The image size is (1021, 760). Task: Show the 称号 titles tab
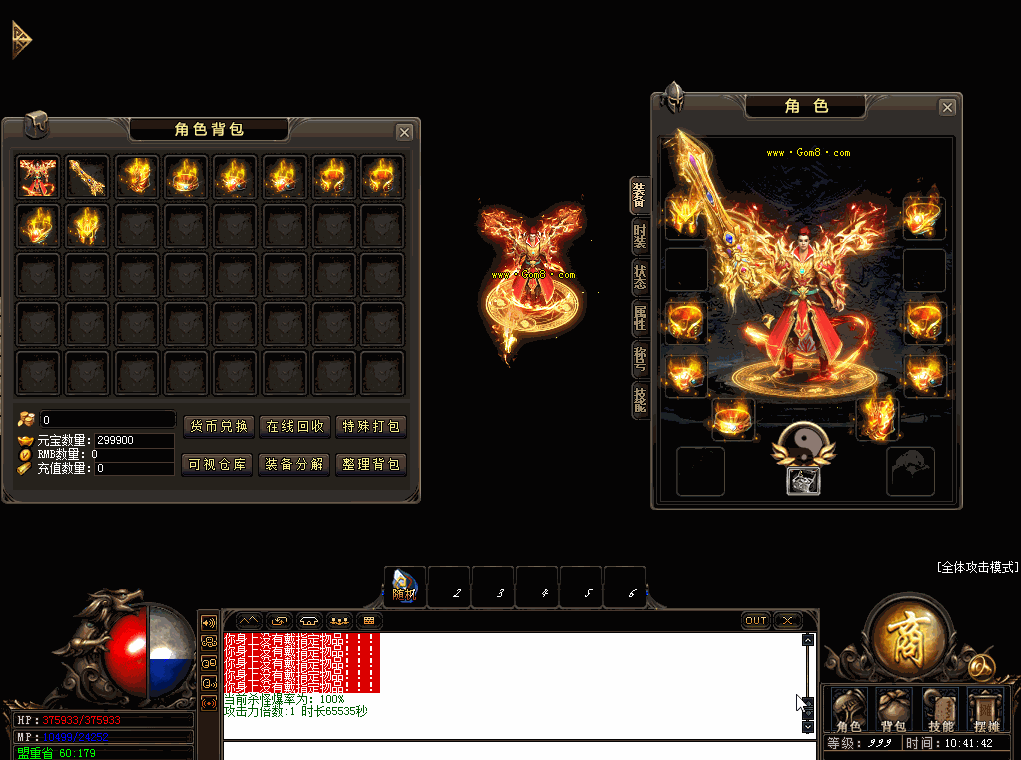639,358
